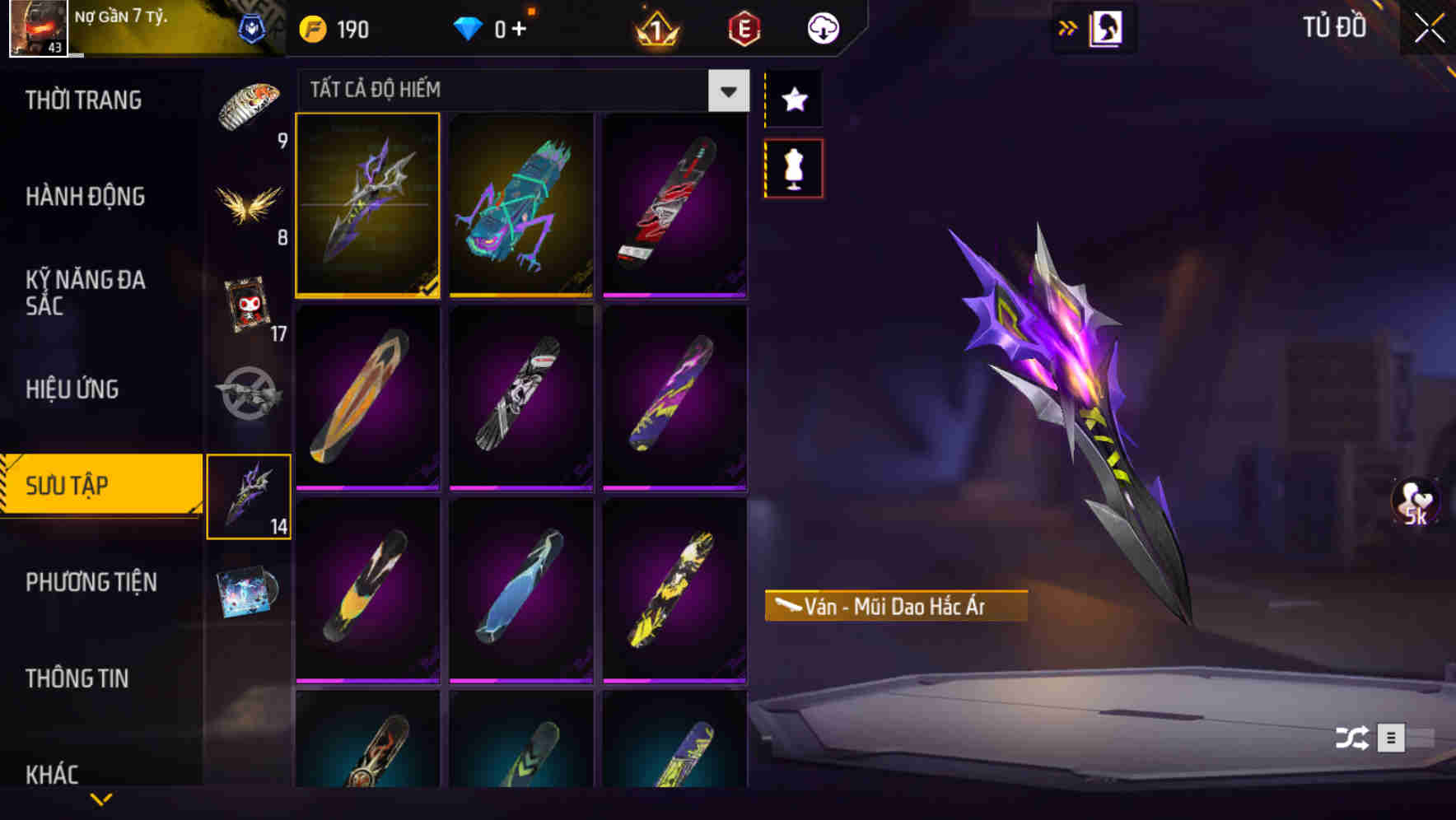
Task: Toggle the favorites star filter
Action: point(793,100)
